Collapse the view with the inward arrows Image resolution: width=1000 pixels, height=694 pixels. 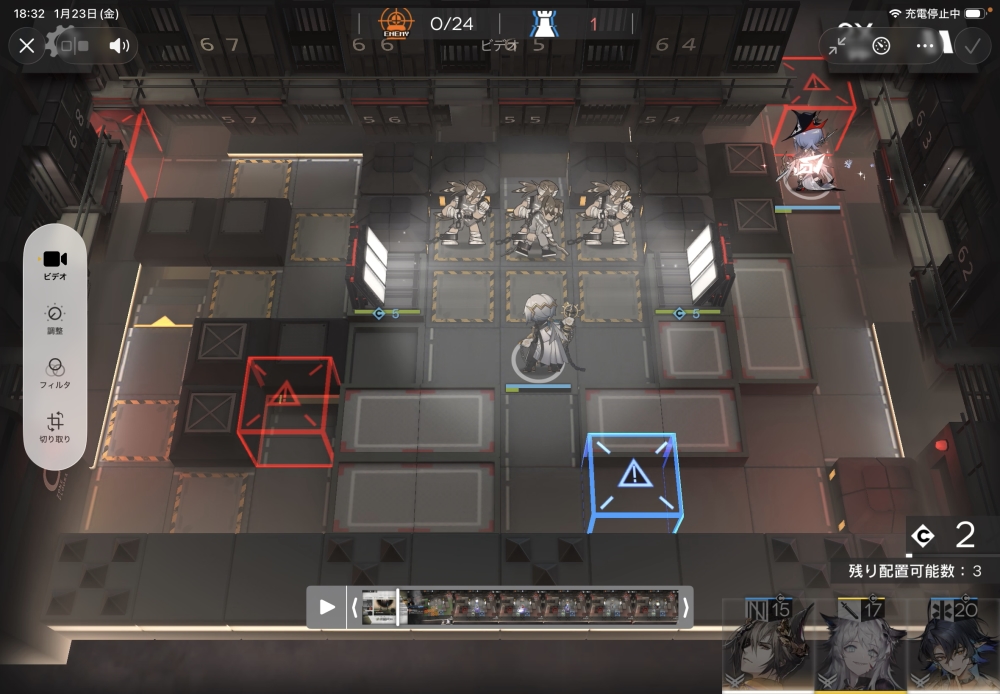[x=837, y=45]
